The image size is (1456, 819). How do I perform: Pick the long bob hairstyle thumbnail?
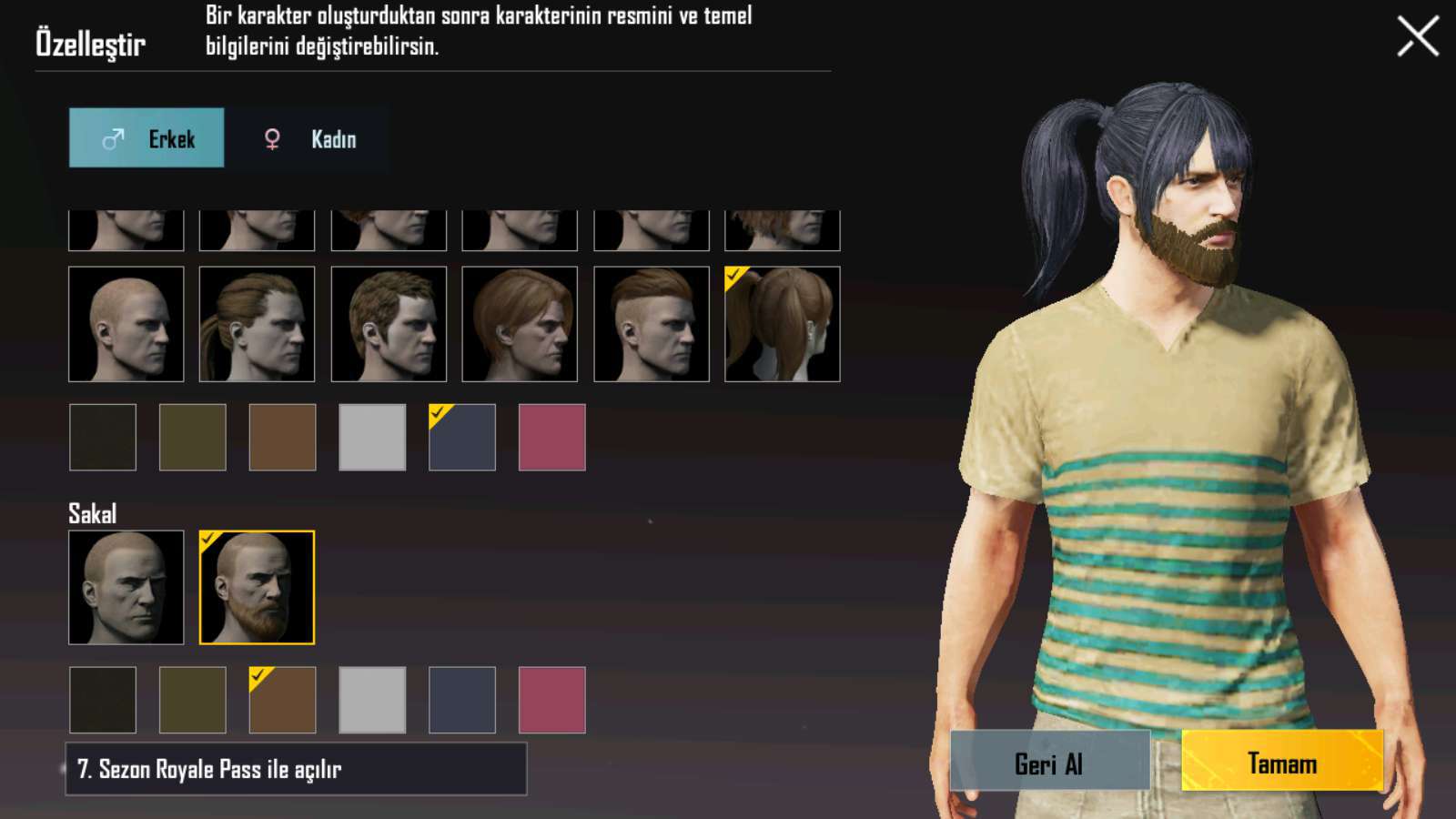pos(520,324)
